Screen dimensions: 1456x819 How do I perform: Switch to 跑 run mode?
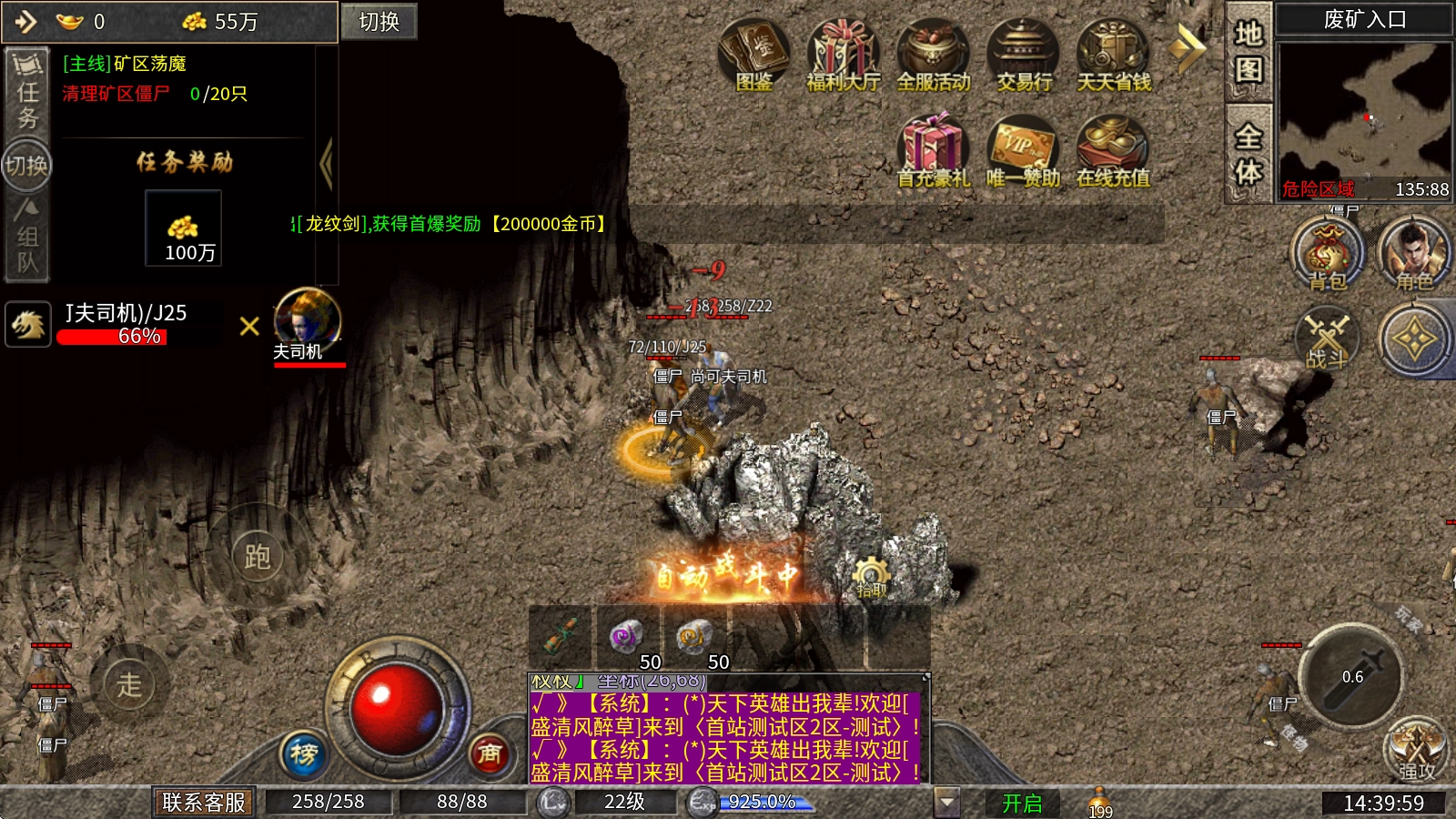click(x=258, y=556)
